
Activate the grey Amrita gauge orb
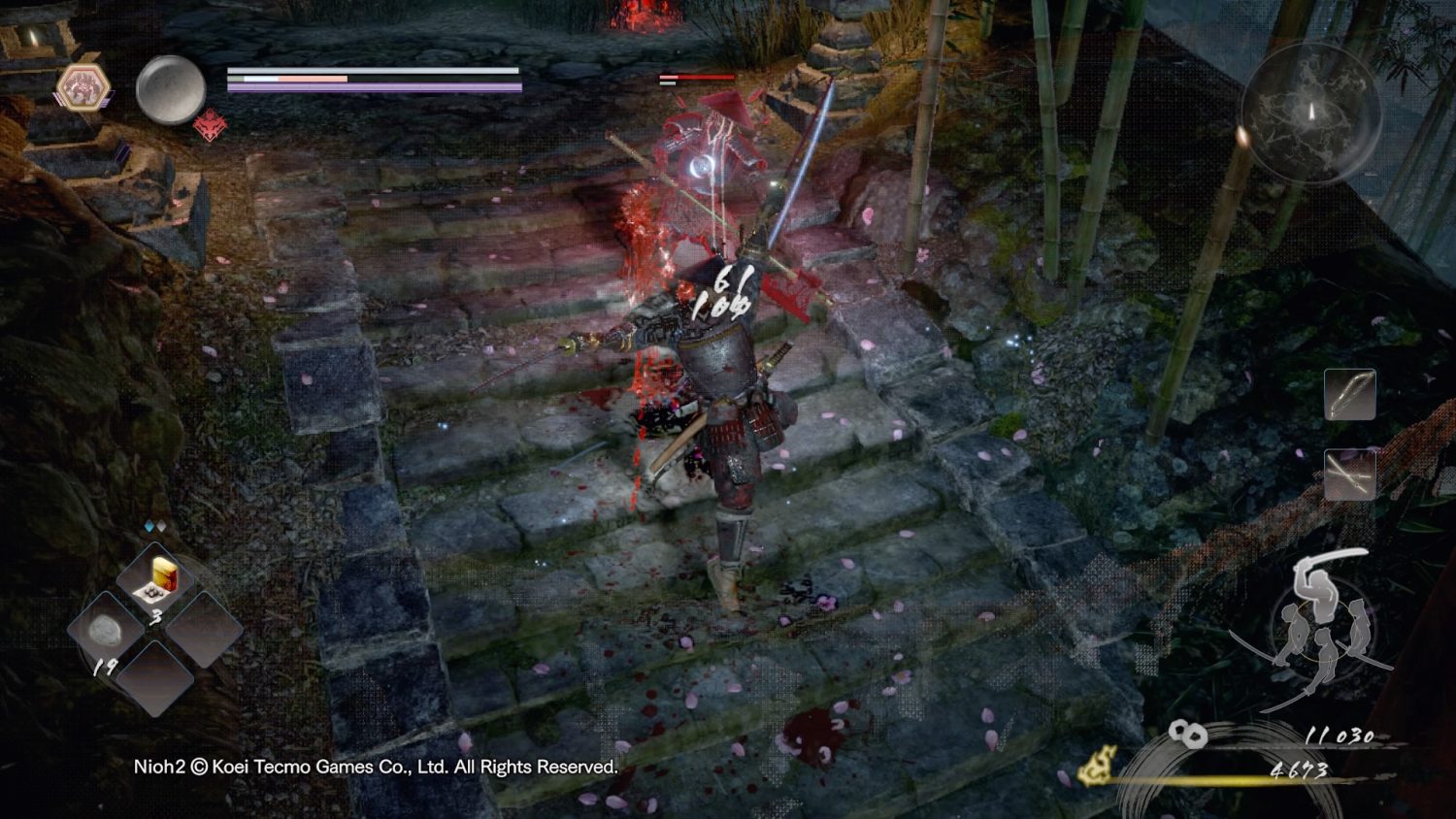[x=170, y=89]
